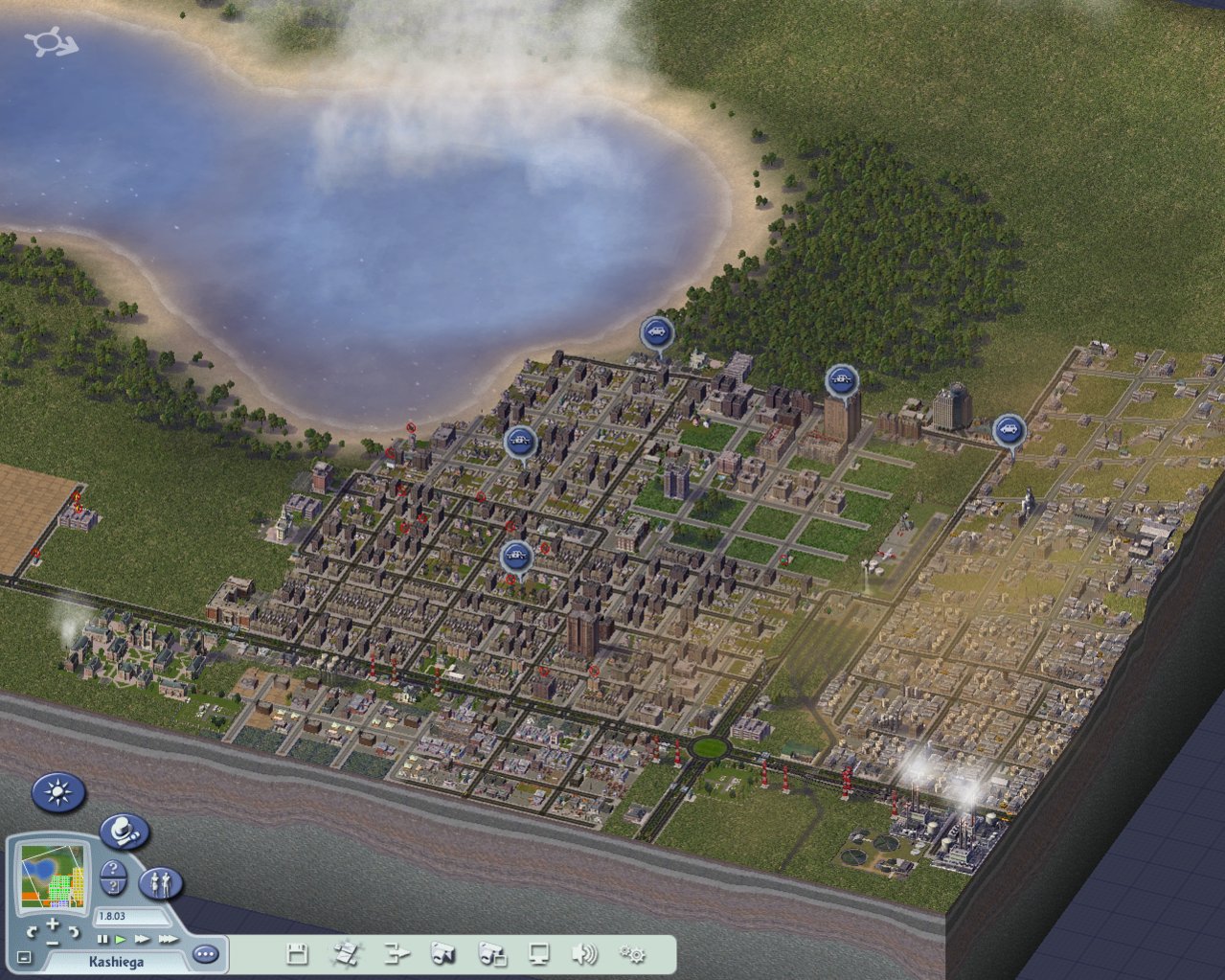This screenshot has width=1225, height=980.
Task: Open Mayor Mode with the top hat button
Action: [x=124, y=832]
